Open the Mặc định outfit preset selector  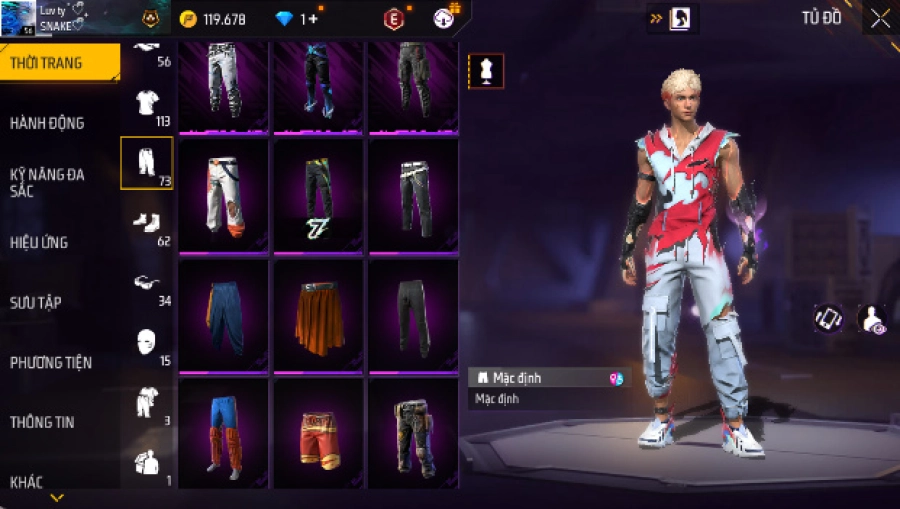[549, 378]
